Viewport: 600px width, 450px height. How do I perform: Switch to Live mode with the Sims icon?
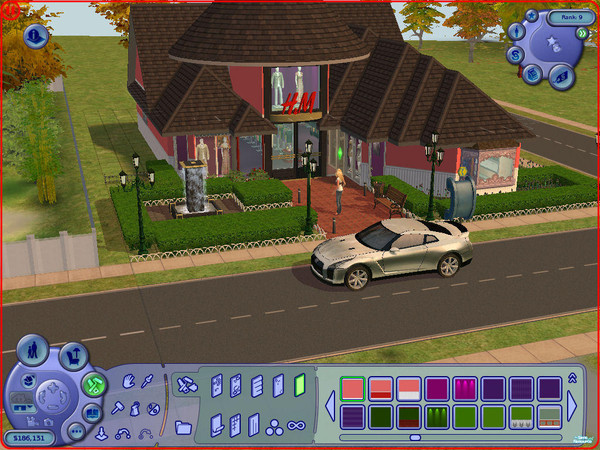click(x=32, y=351)
